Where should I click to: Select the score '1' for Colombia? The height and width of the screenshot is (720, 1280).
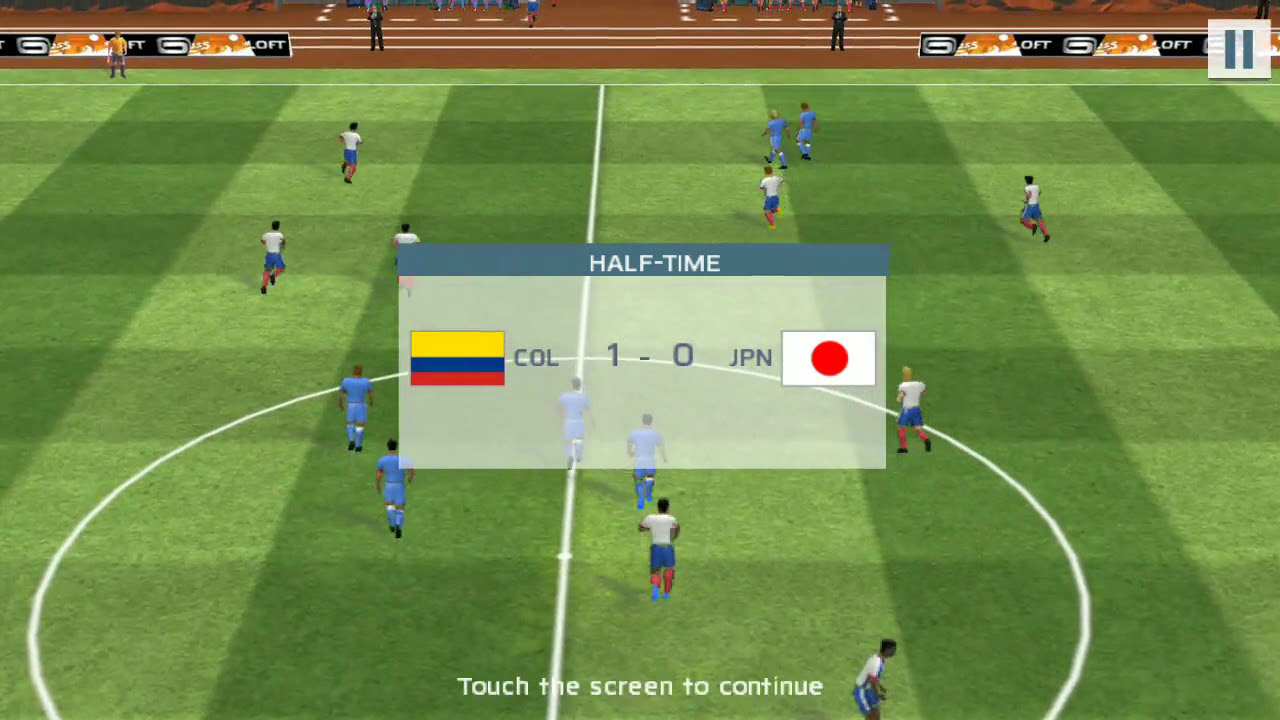click(x=612, y=356)
